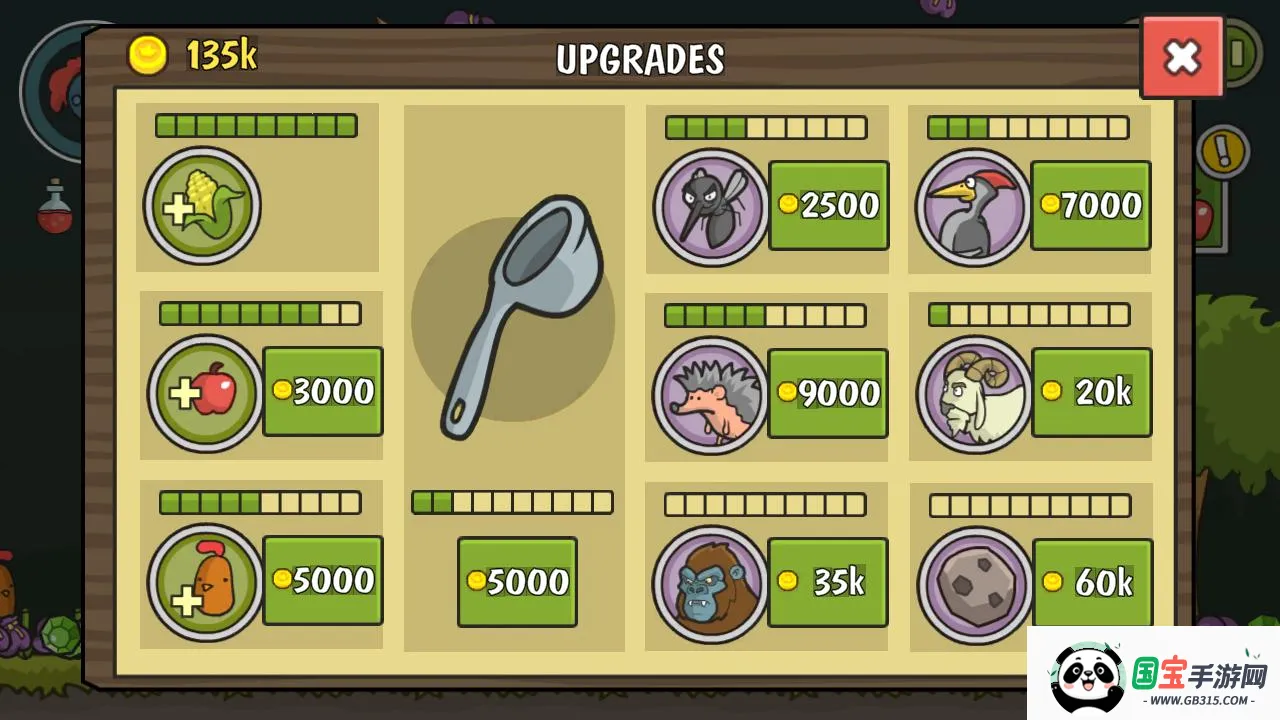Screen dimensions: 1280x720
Task: Select the hedgehog portrait
Action: (710, 395)
